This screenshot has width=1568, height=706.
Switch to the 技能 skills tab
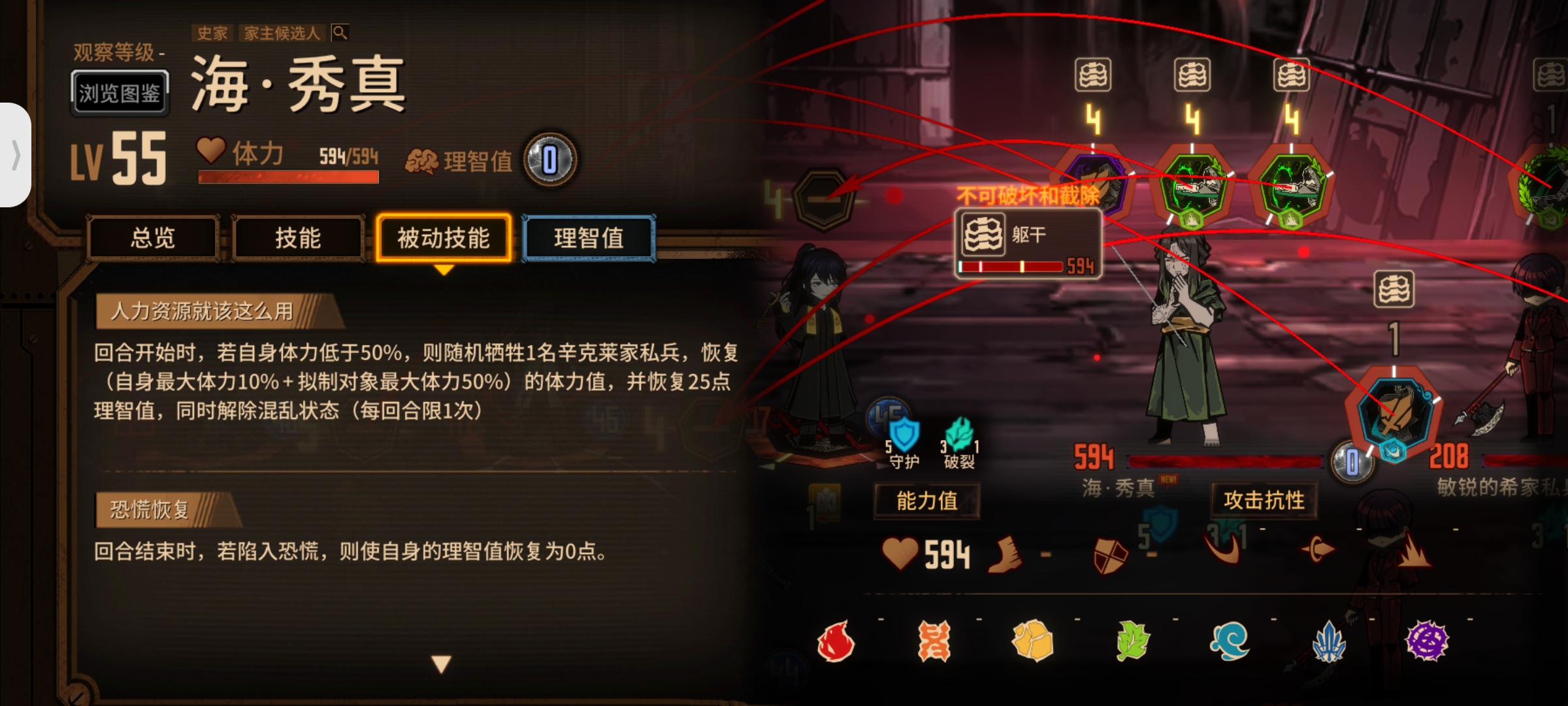pyautogui.click(x=298, y=238)
